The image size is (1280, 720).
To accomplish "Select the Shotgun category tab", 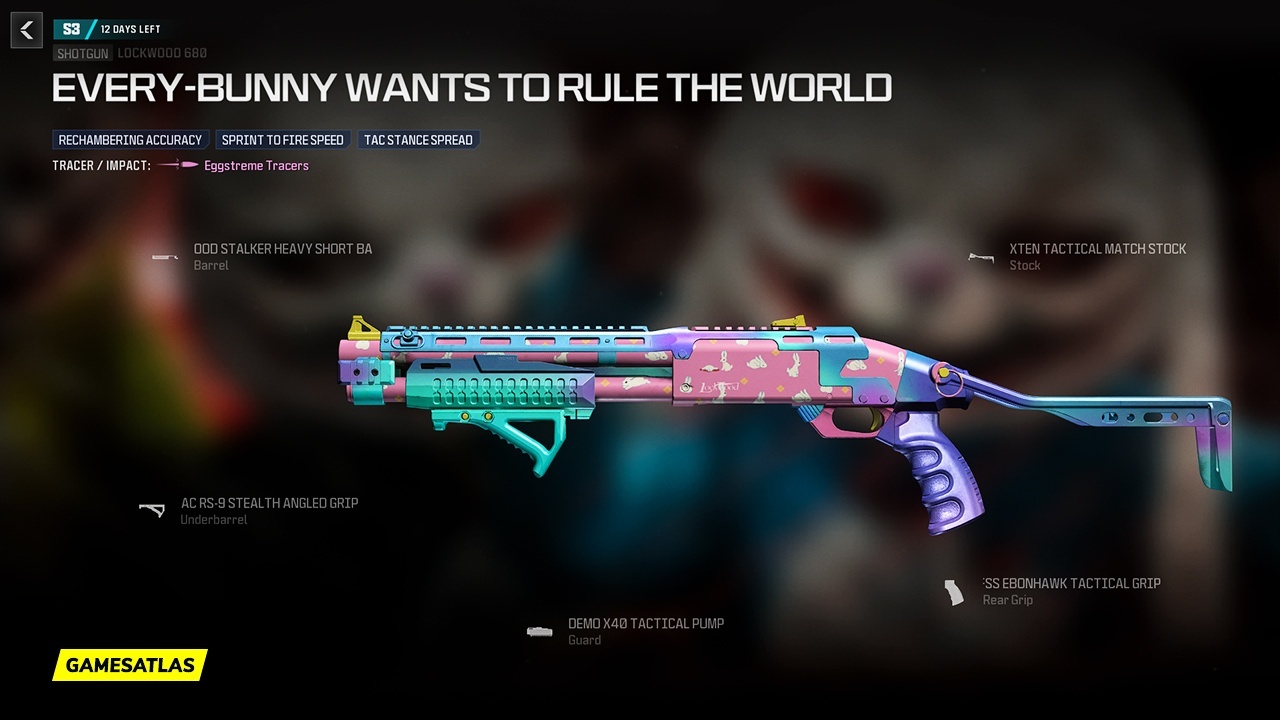I will pyautogui.click(x=82, y=52).
